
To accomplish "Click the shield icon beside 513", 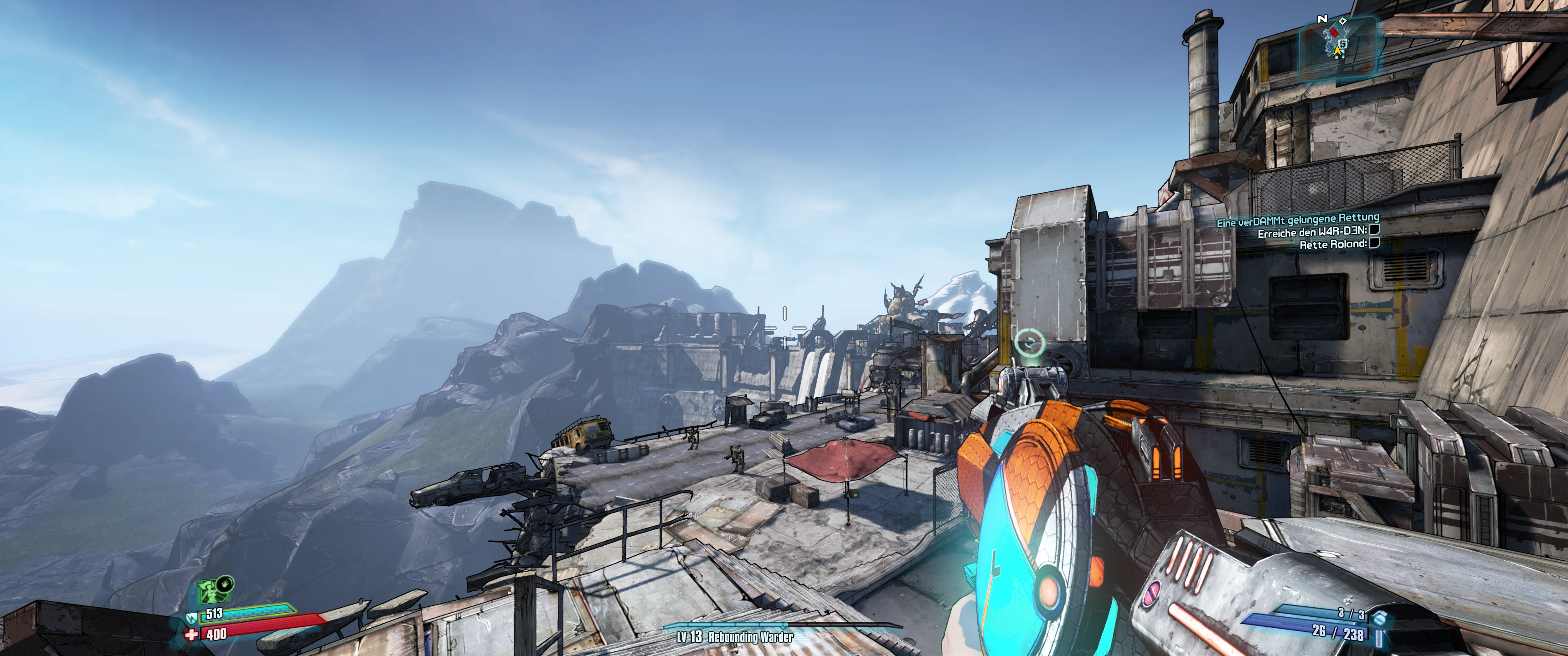I will [192, 618].
